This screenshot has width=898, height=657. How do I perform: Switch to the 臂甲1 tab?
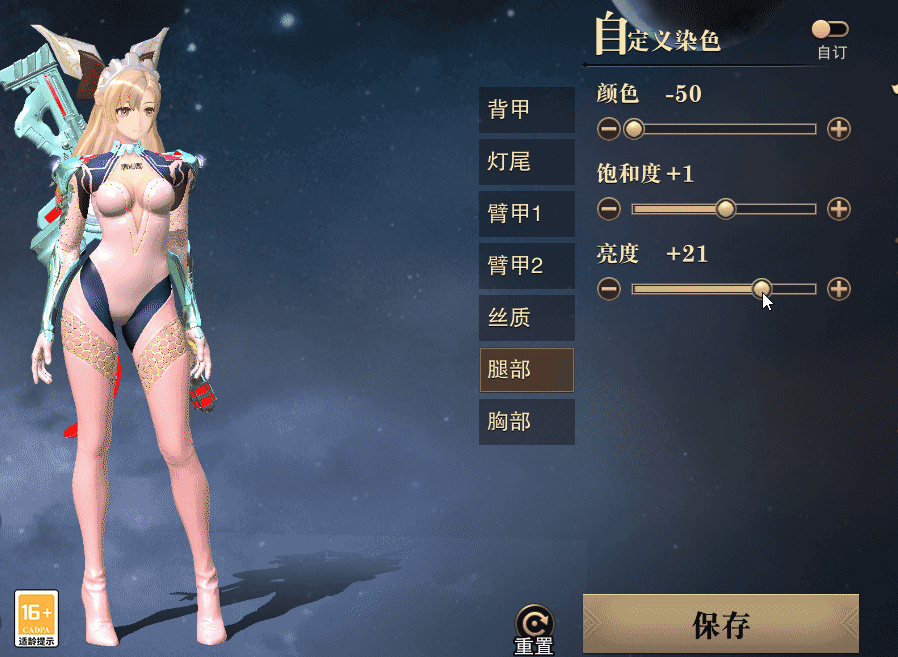[x=526, y=214]
